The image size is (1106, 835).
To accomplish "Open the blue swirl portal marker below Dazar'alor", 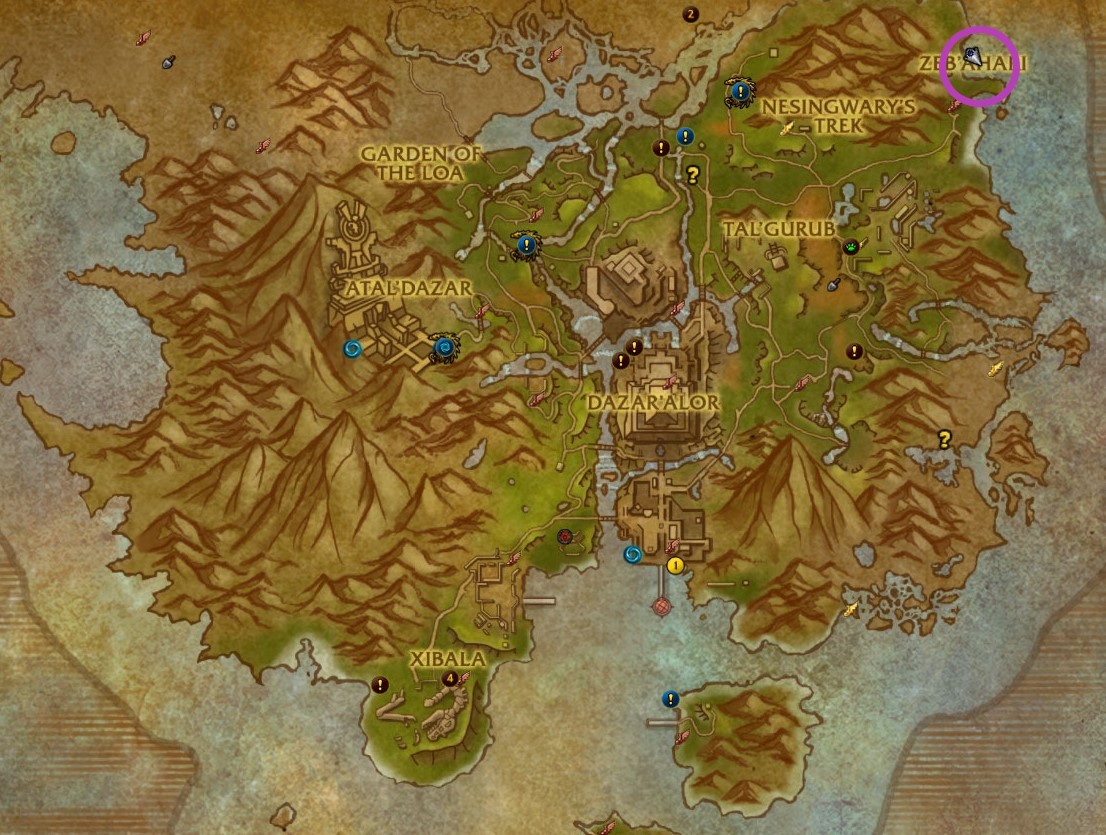I will pos(632,554).
